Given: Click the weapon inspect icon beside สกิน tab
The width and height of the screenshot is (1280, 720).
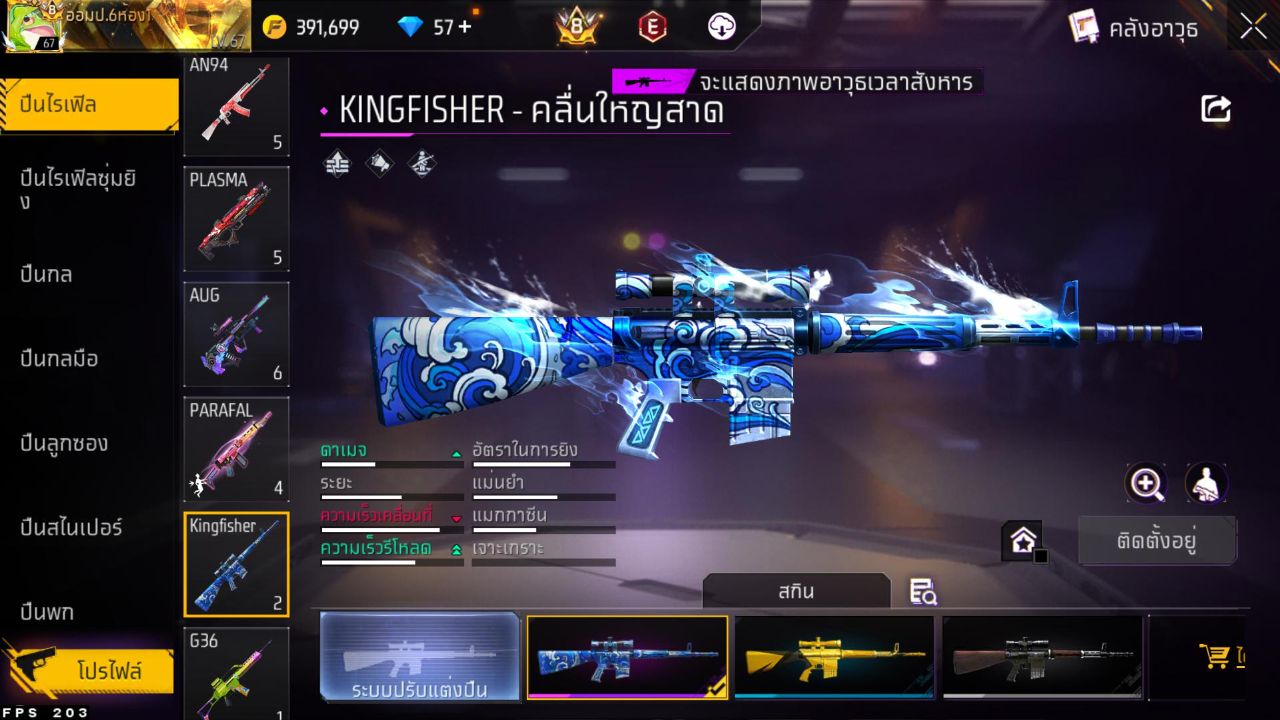Looking at the screenshot, I should 922,592.
